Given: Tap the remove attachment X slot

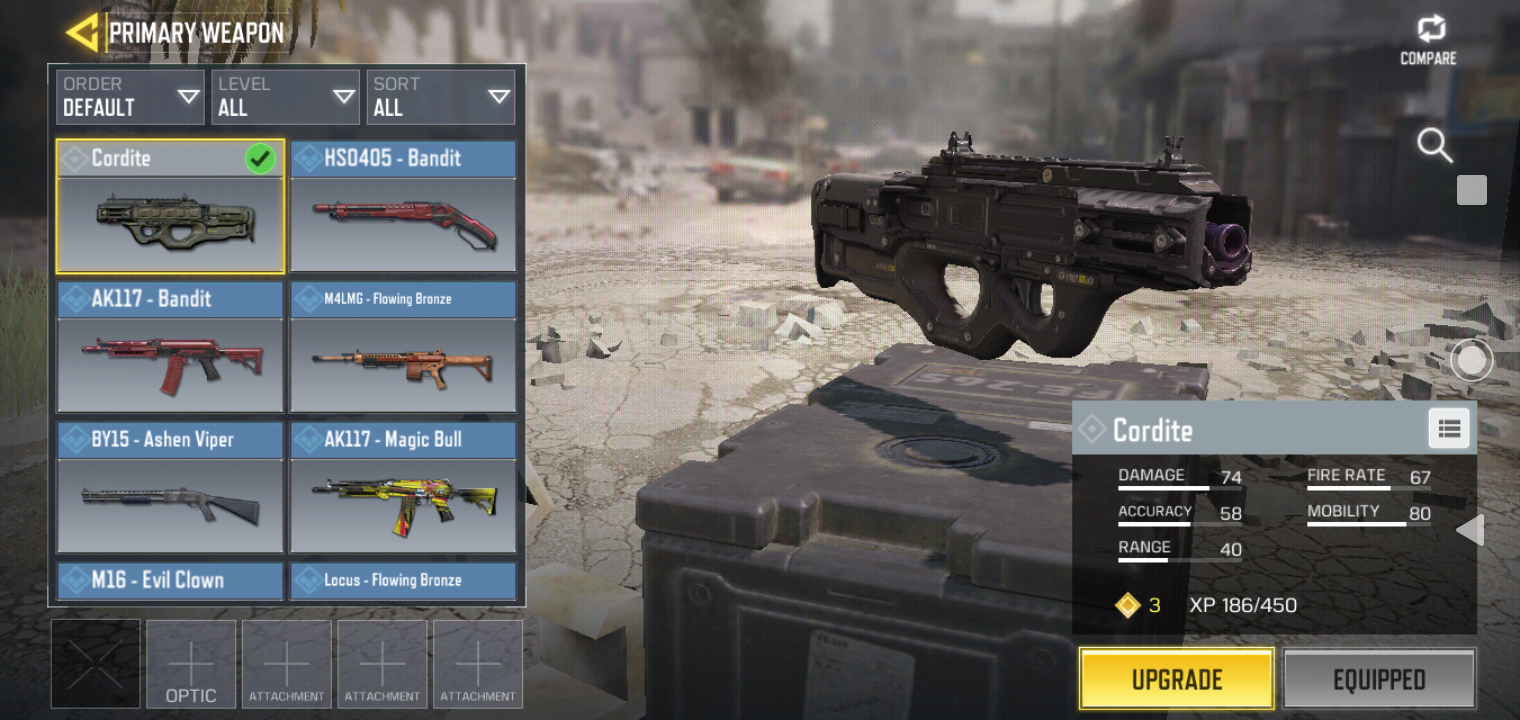Looking at the screenshot, I should [95, 663].
